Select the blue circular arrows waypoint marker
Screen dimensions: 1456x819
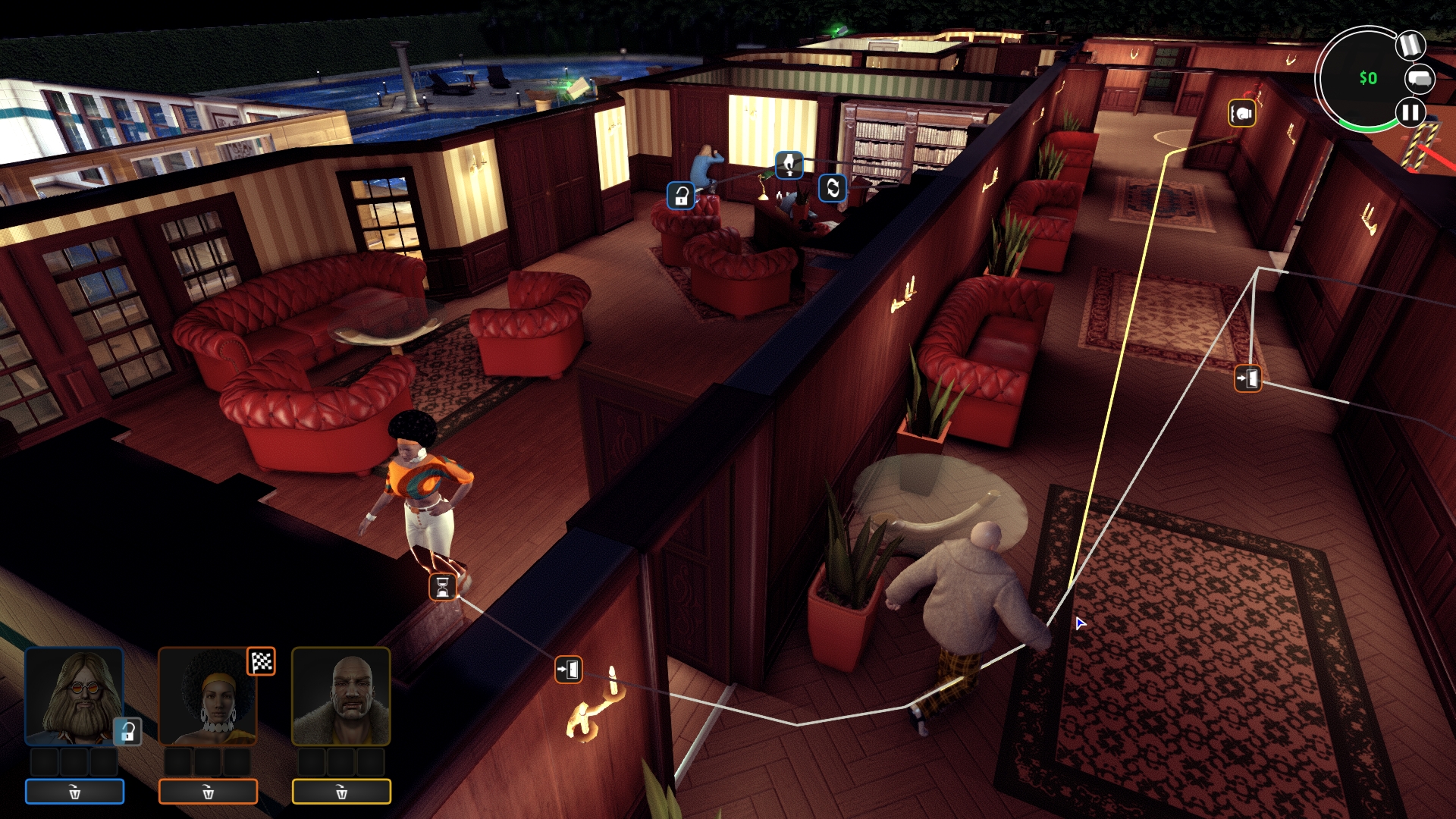coord(833,187)
